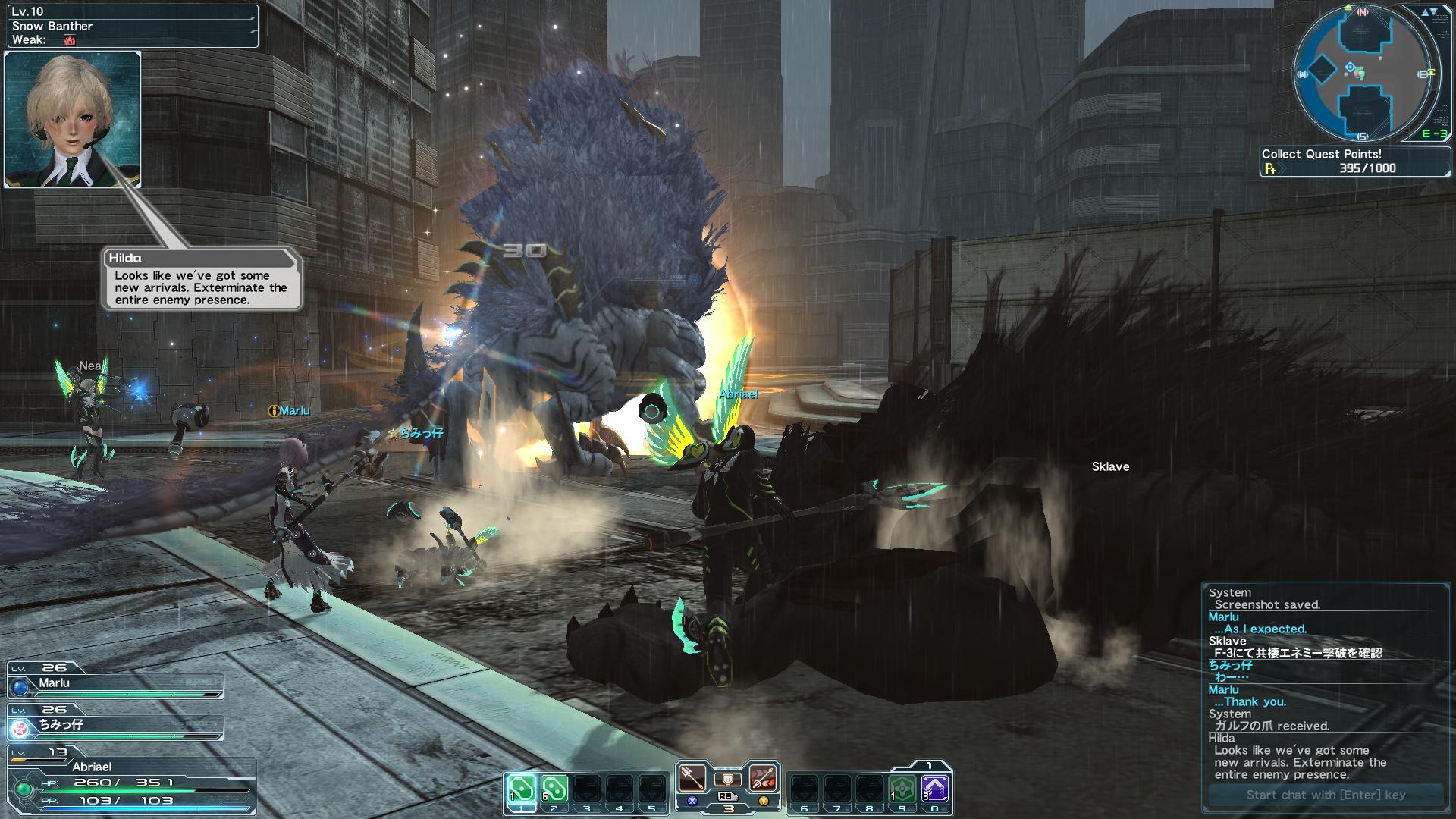
Task: Expand empty subpalette slot 3
Action: coord(586,786)
